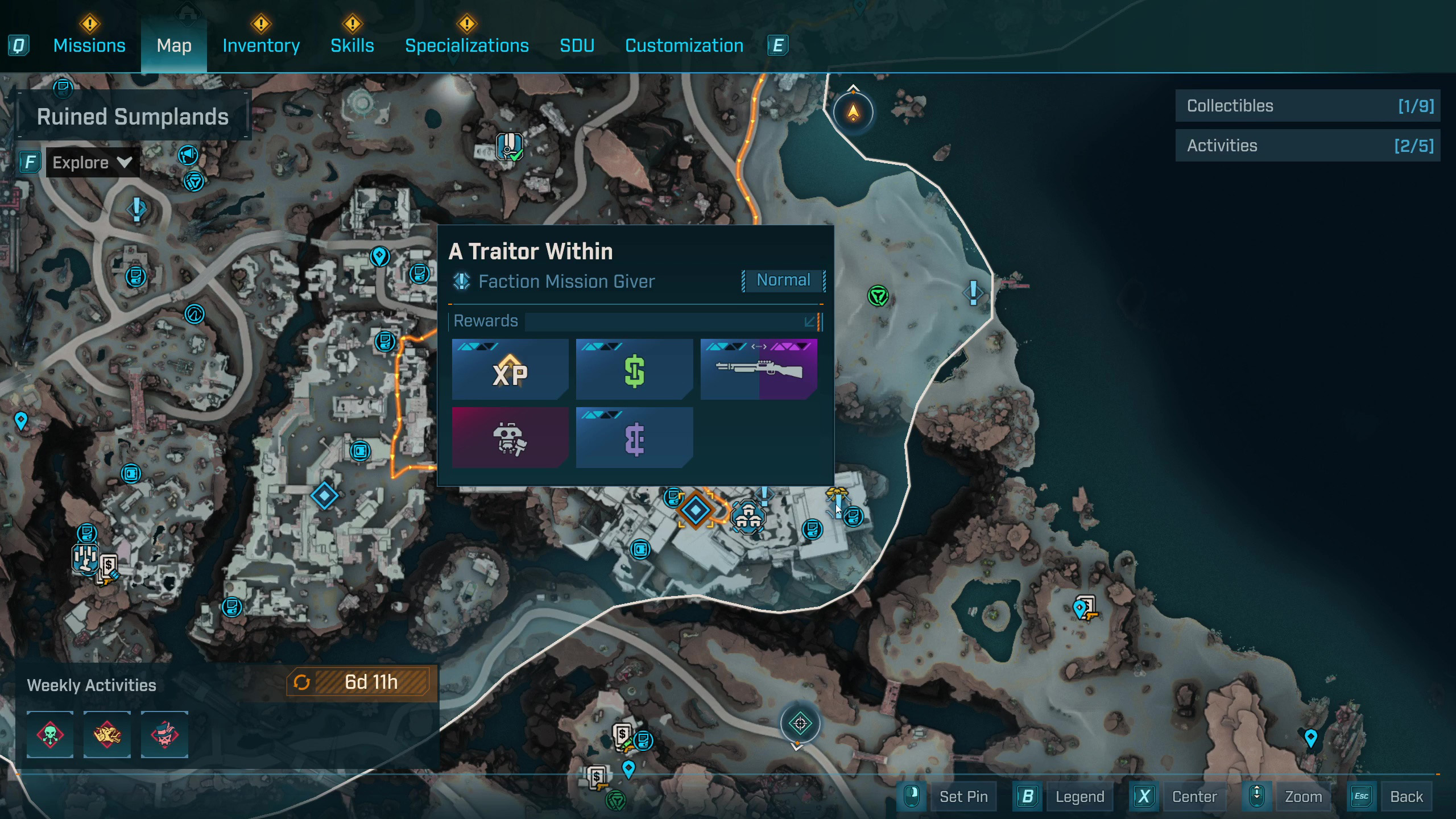
Task: Go to the Skills tab
Action: 352,45
